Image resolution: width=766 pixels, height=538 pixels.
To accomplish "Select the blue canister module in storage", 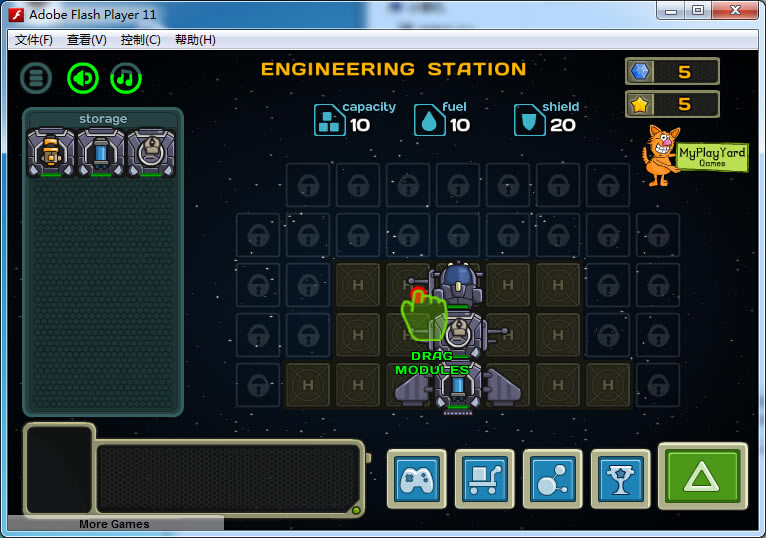I will point(101,152).
